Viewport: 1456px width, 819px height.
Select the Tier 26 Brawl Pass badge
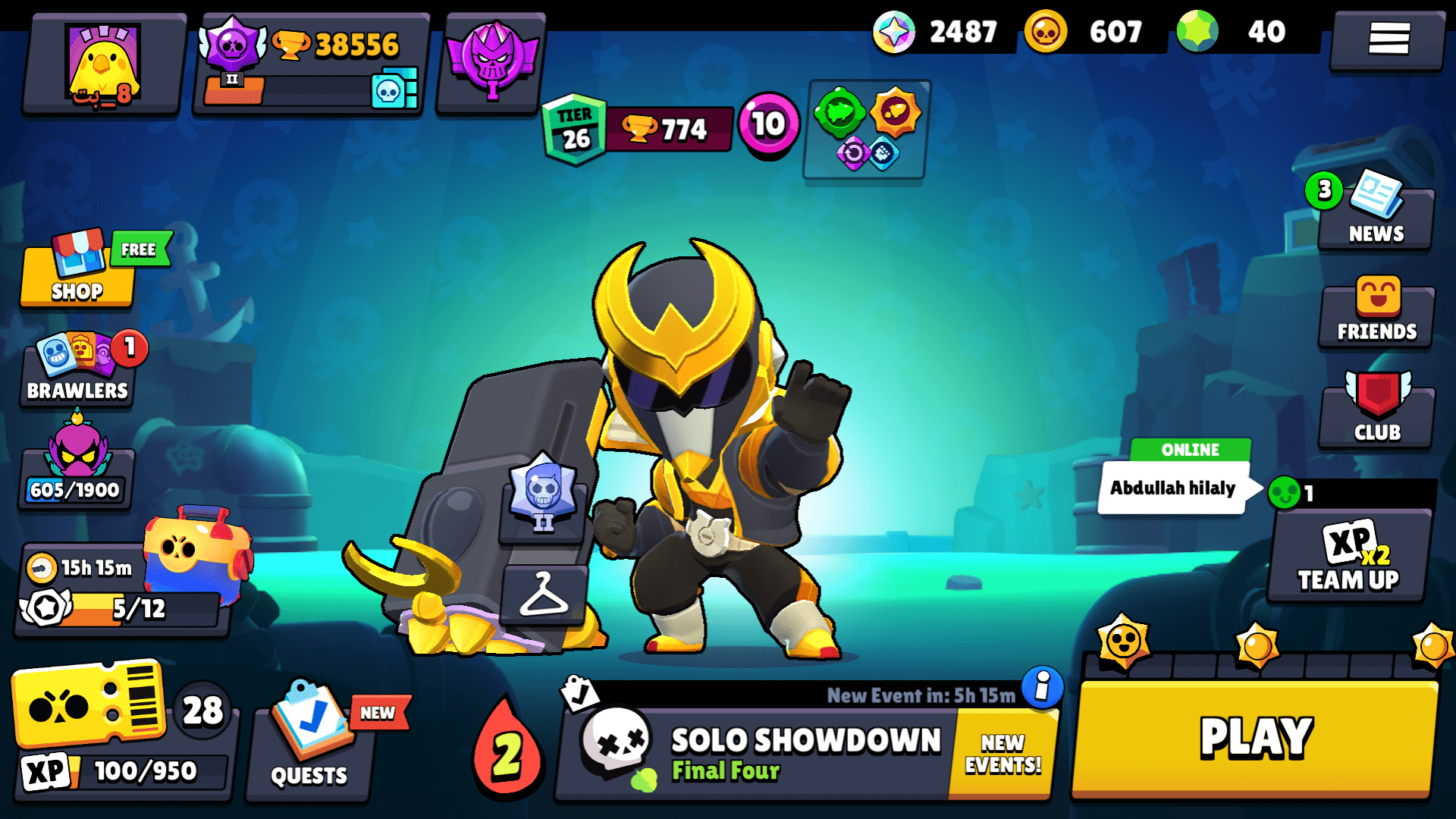coord(574,129)
